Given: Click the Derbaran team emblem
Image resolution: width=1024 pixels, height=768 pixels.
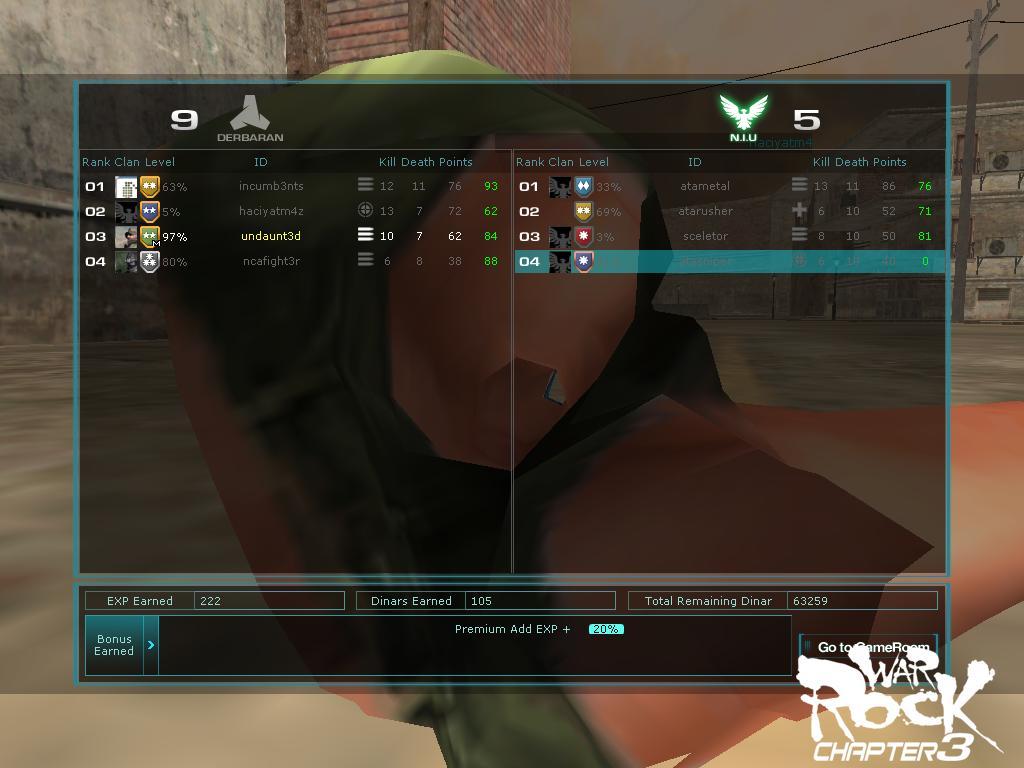Looking at the screenshot, I should pyautogui.click(x=250, y=114).
